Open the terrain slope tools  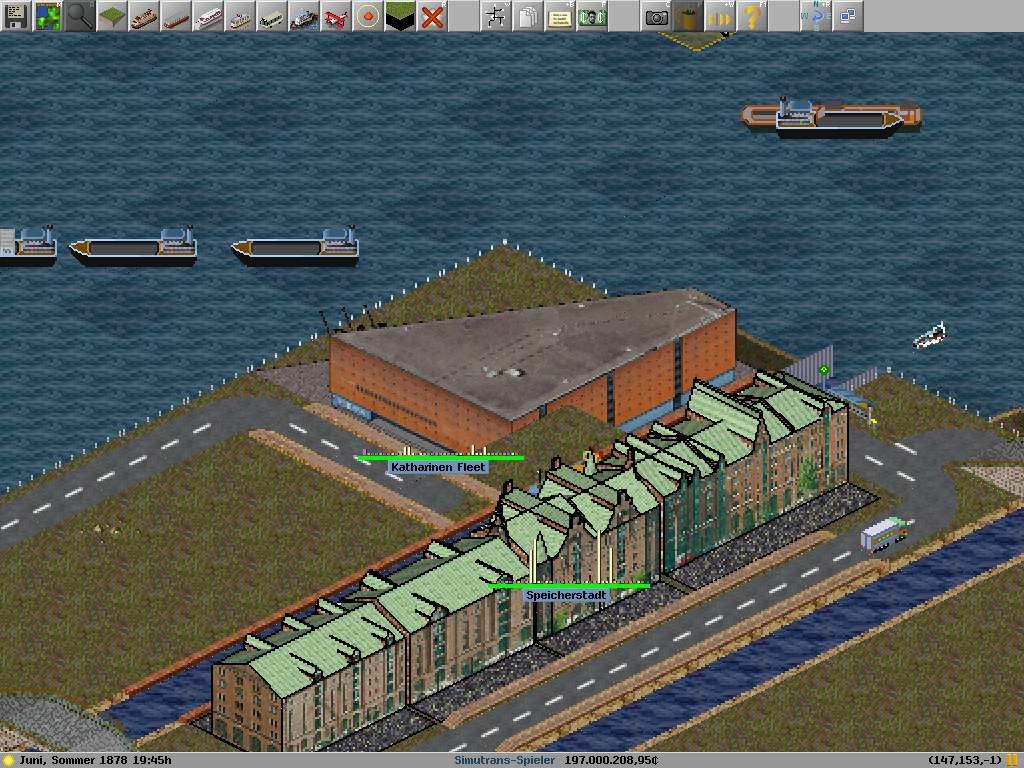[x=111, y=16]
